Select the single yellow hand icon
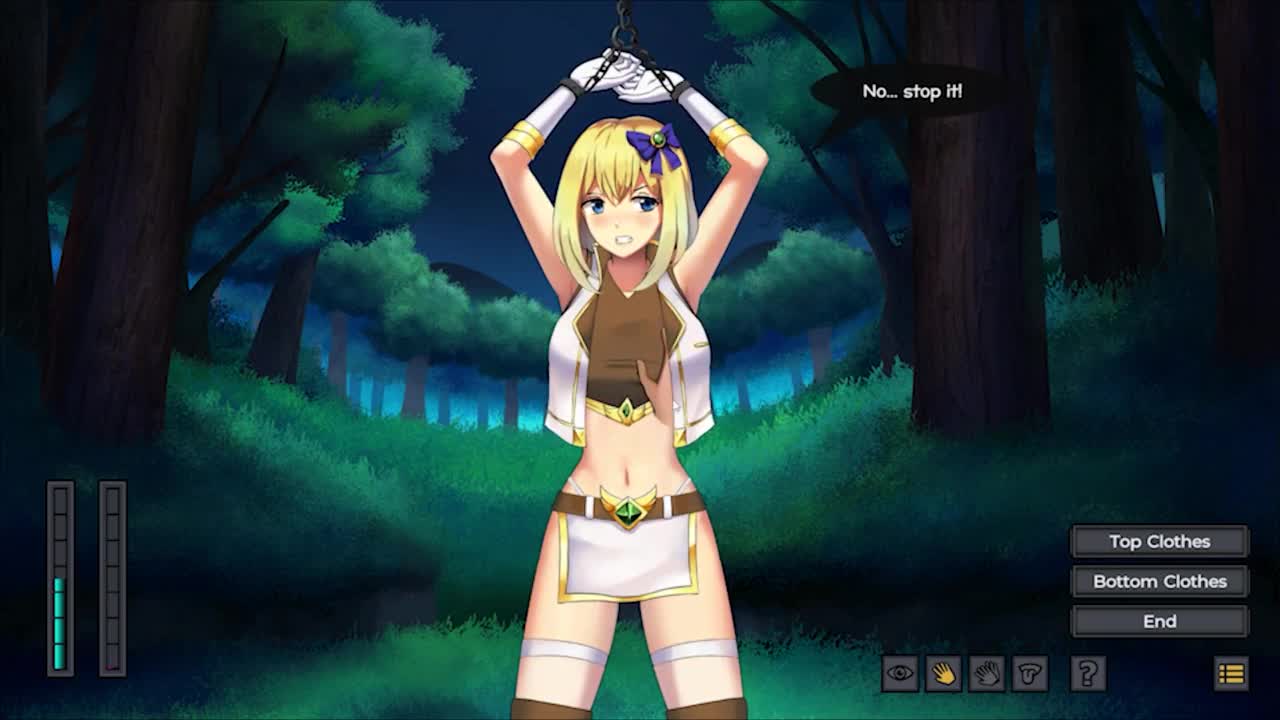This screenshot has height=720, width=1280. point(943,673)
